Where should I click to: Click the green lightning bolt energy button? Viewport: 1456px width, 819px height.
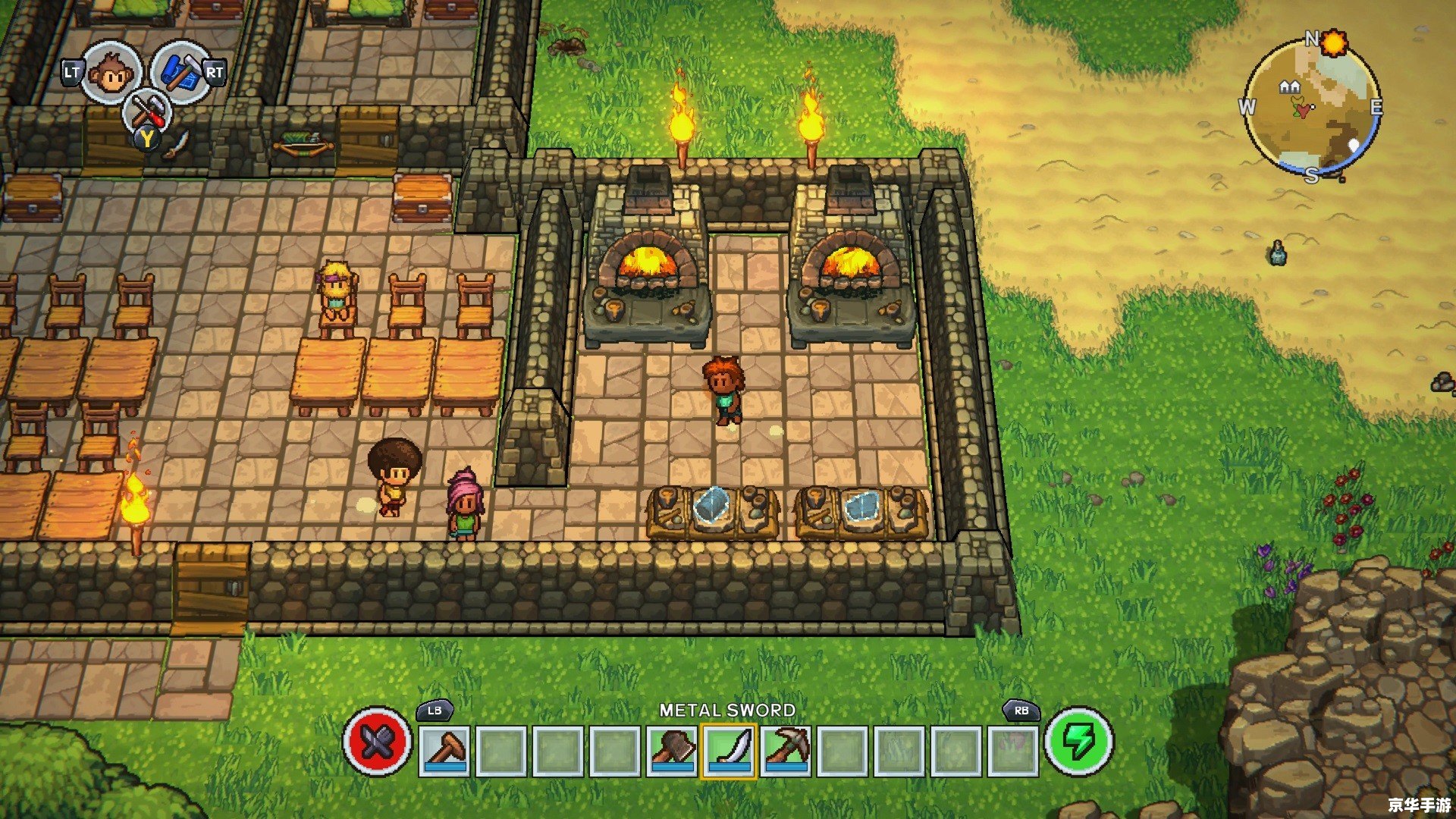pos(1078,742)
